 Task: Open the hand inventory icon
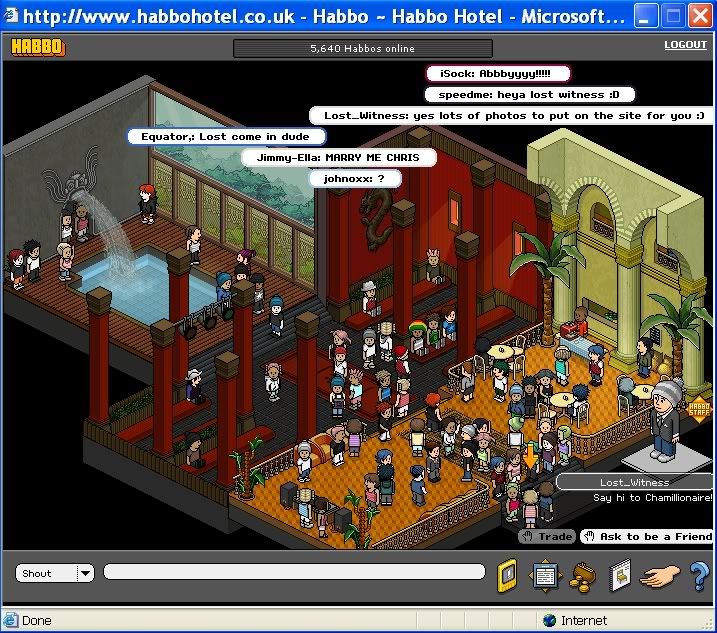(x=659, y=575)
